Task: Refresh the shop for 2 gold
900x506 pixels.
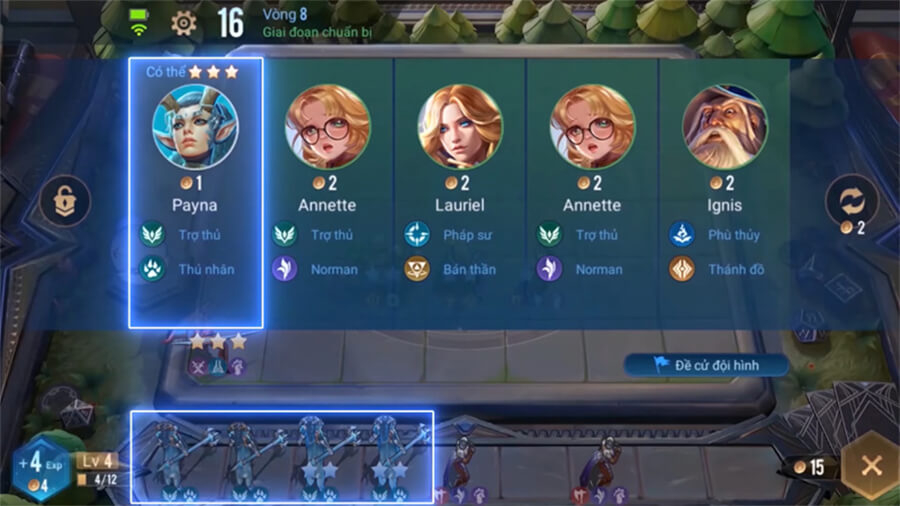Action: pos(850,203)
